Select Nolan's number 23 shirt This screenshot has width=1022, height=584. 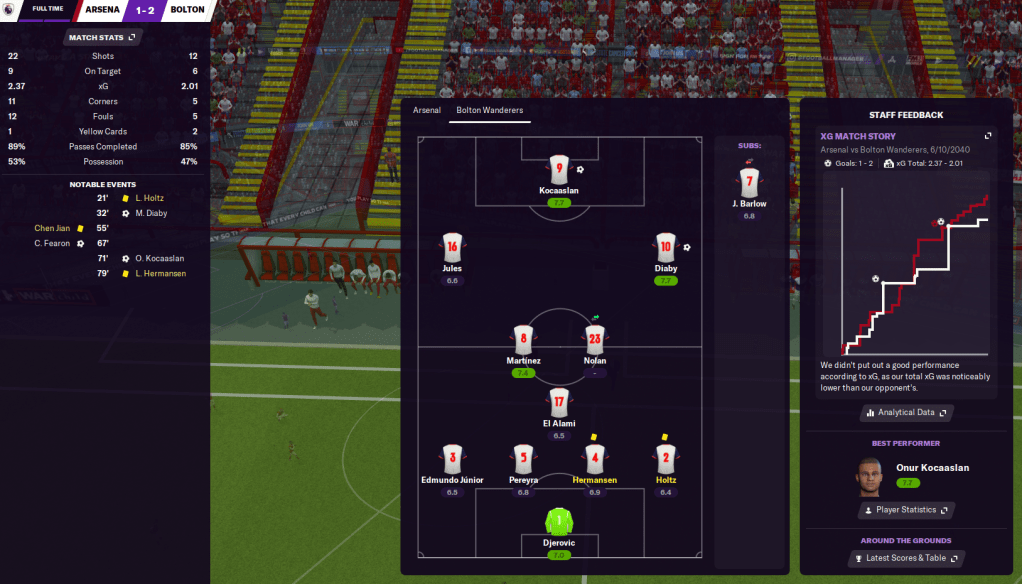pyautogui.click(x=595, y=341)
